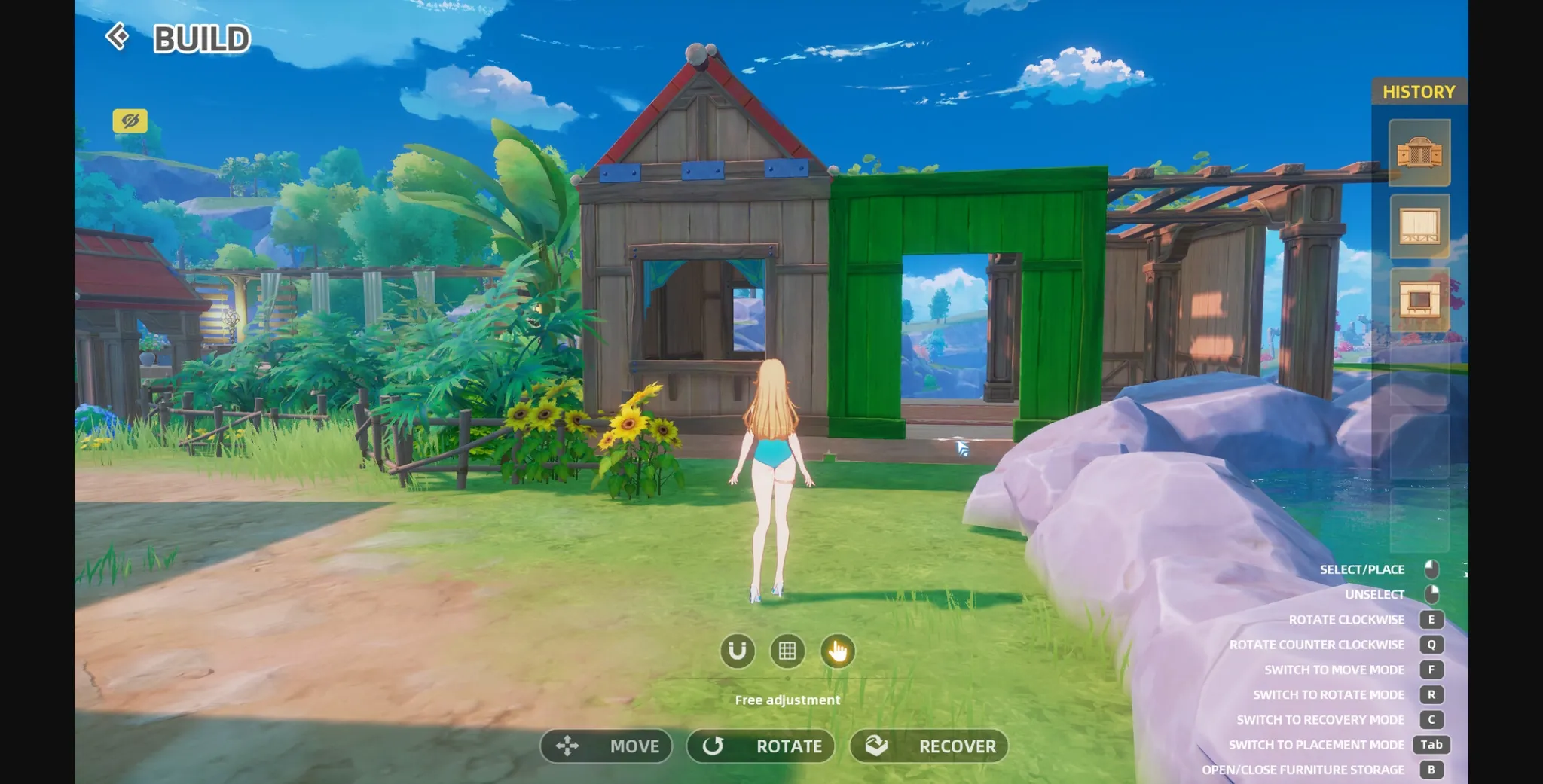This screenshot has height=784, width=1543.
Task: Select the plain window thumbnail in History
Action: click(1421, 227)
